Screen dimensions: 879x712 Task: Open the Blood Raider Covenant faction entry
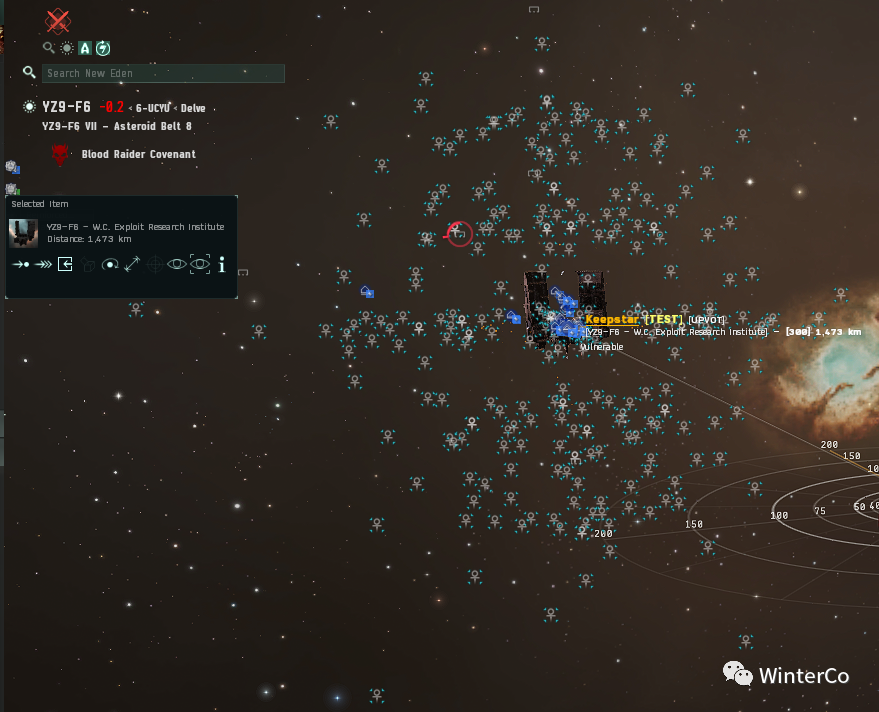pyautogui.click(x=138, y=154)
